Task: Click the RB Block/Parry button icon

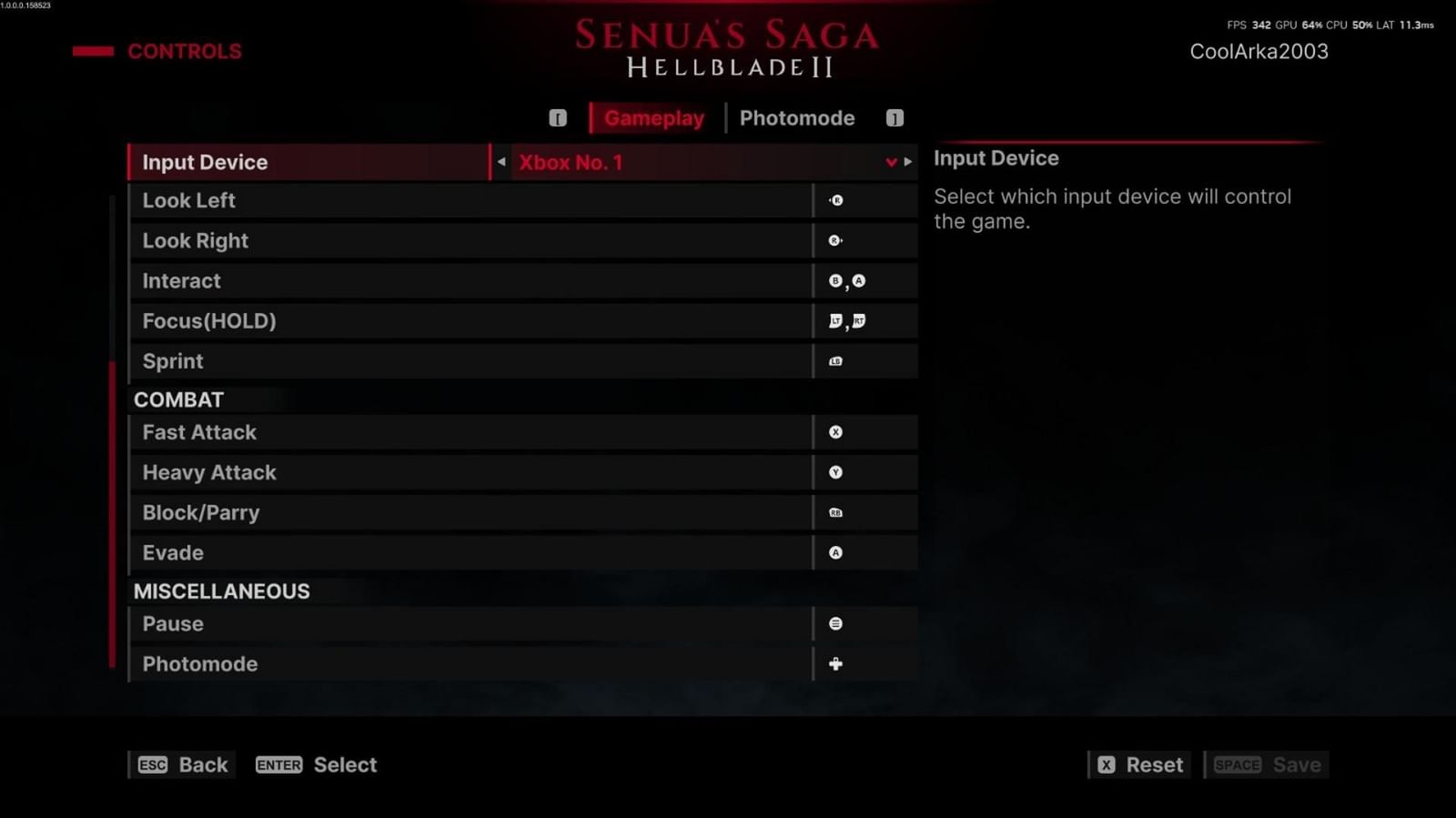Action: (834, 512)
